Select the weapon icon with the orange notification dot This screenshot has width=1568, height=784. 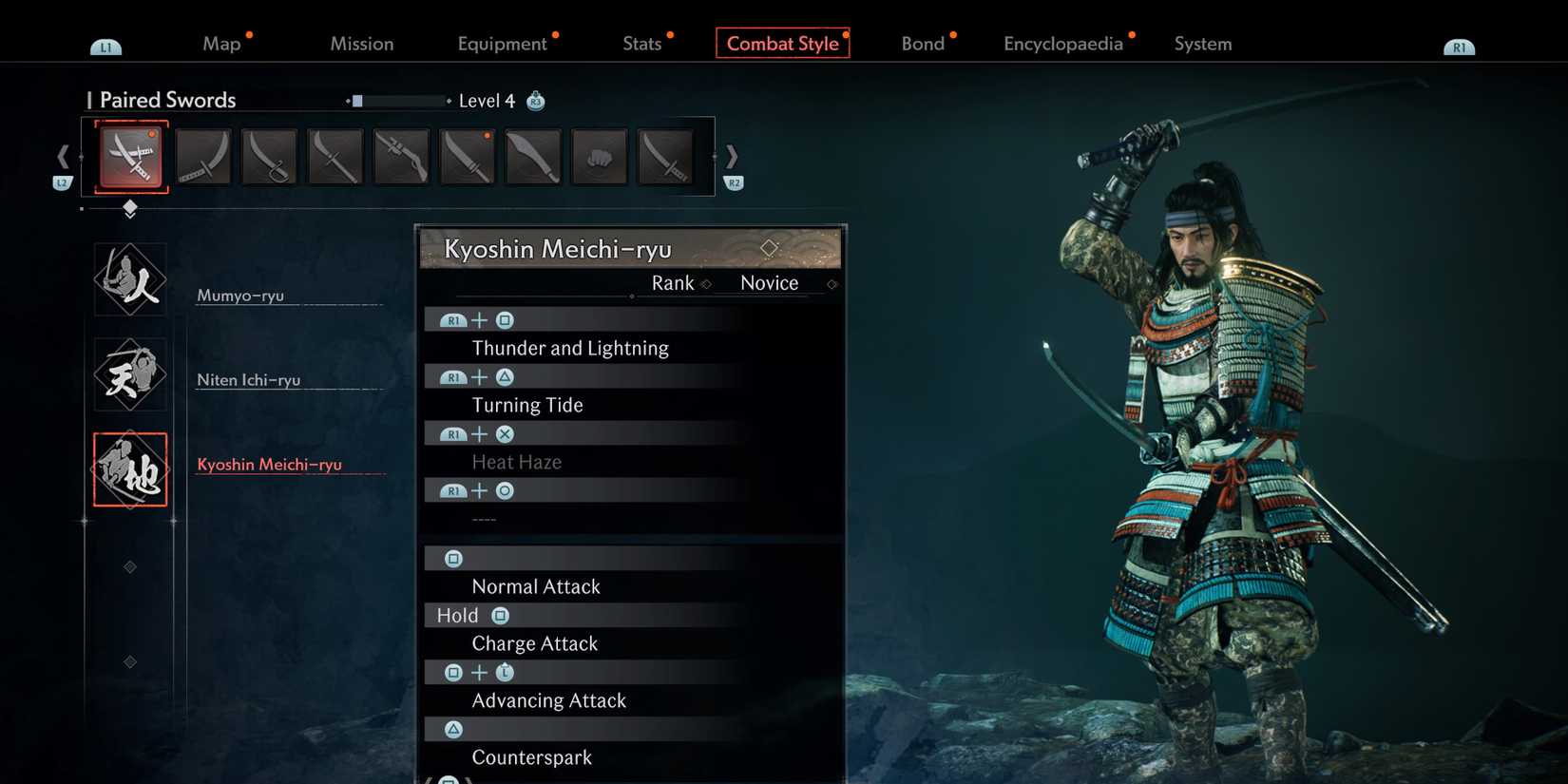[x=467, y=156]
